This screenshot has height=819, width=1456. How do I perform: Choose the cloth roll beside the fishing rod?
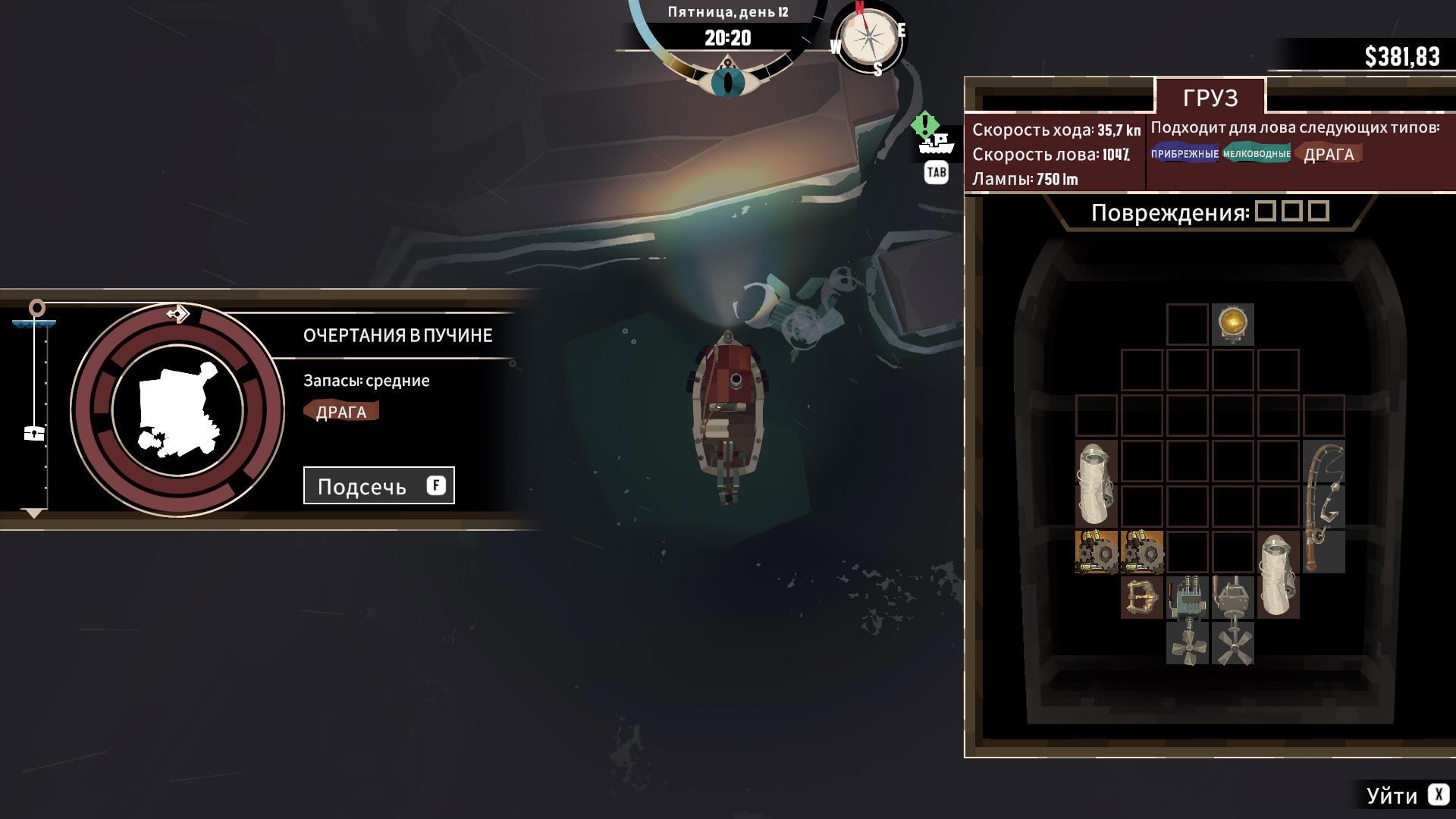point(1278,574)
